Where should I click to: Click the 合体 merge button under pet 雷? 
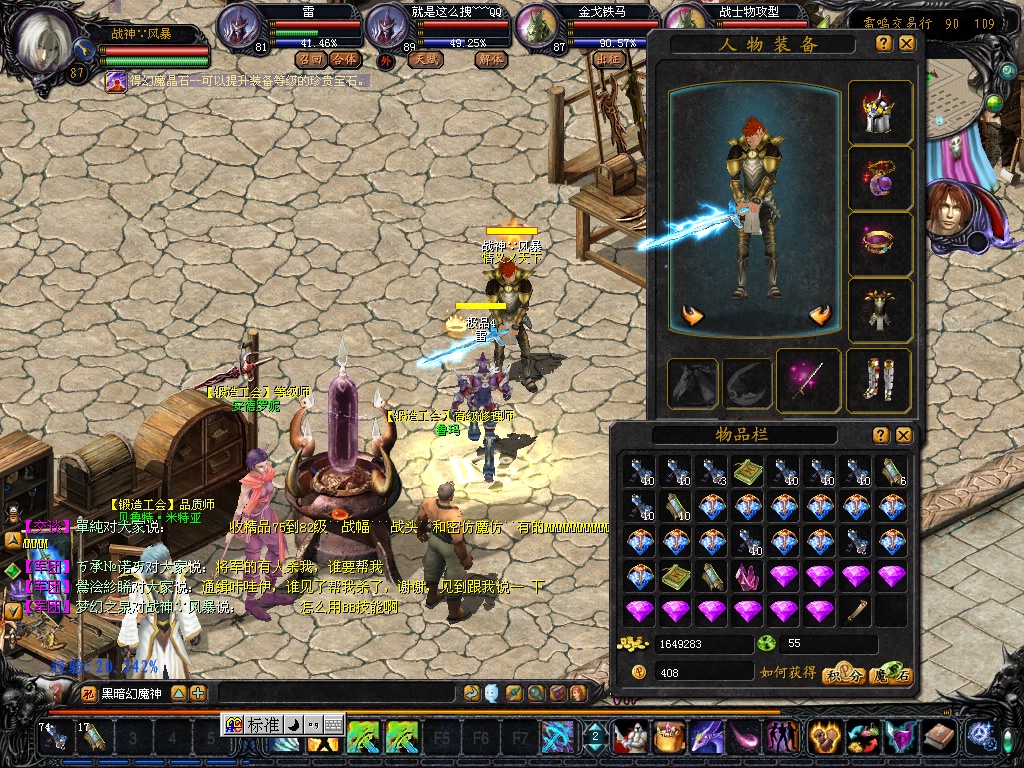pos(344,59)
